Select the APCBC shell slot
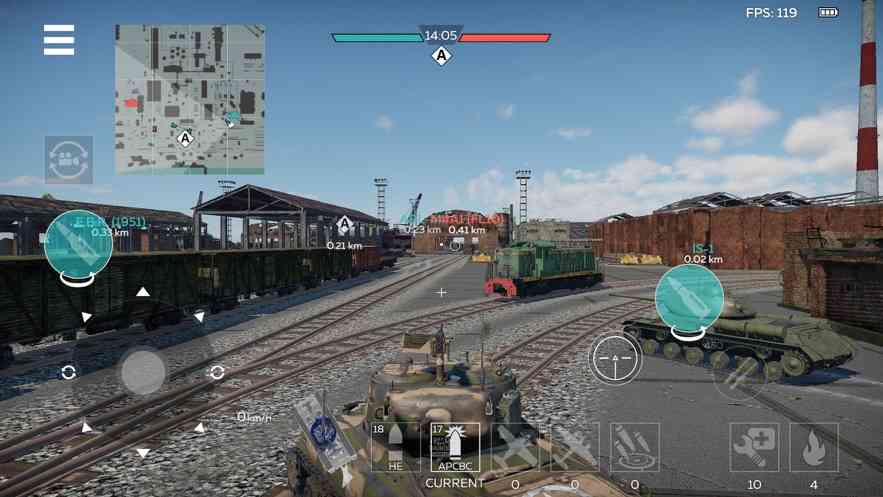The image size is (883, 497). tap(455, 447)
